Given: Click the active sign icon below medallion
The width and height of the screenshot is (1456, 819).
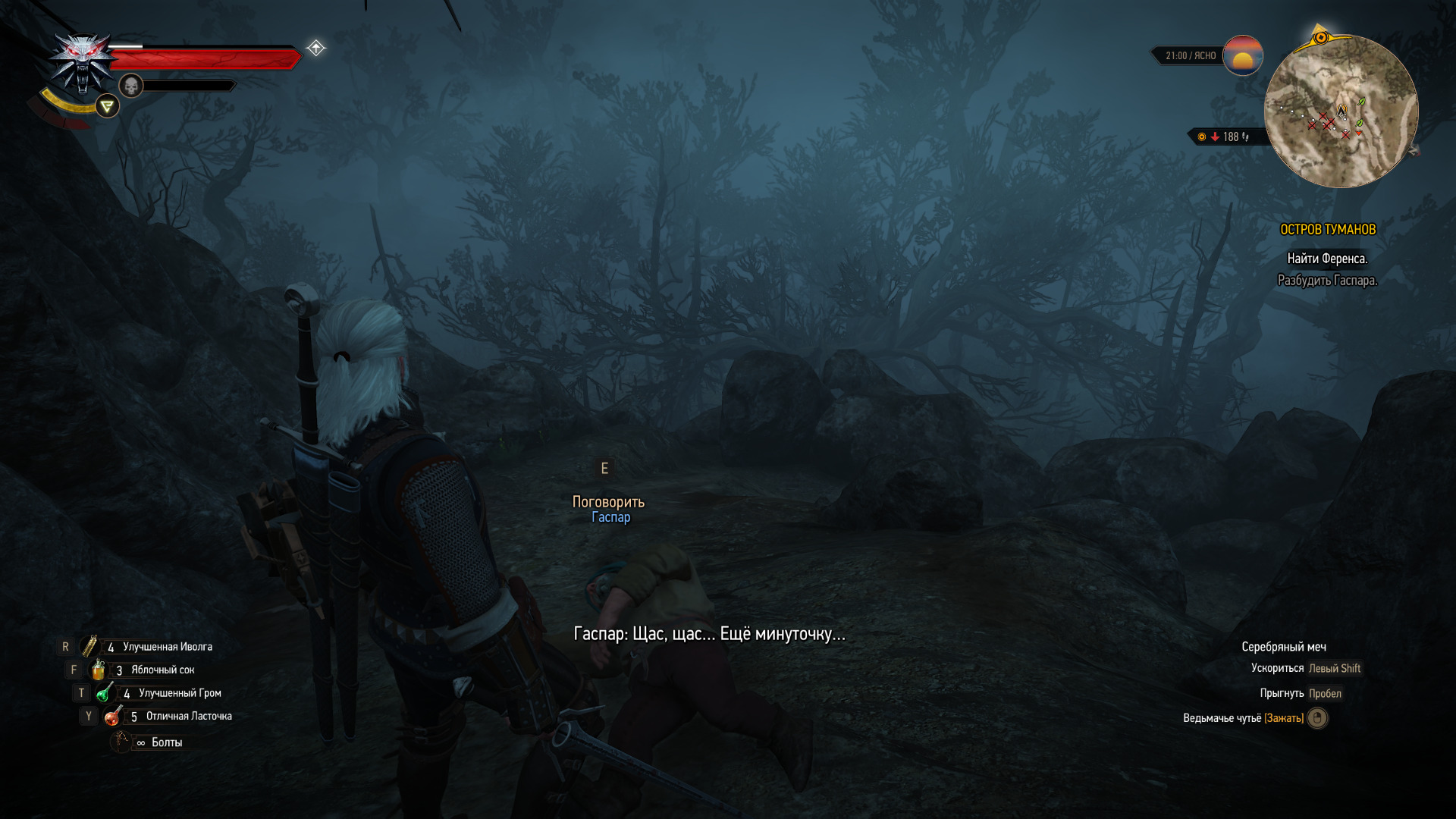Looking at the screenshot, I should pyautogui.click(x=108, y=106).
